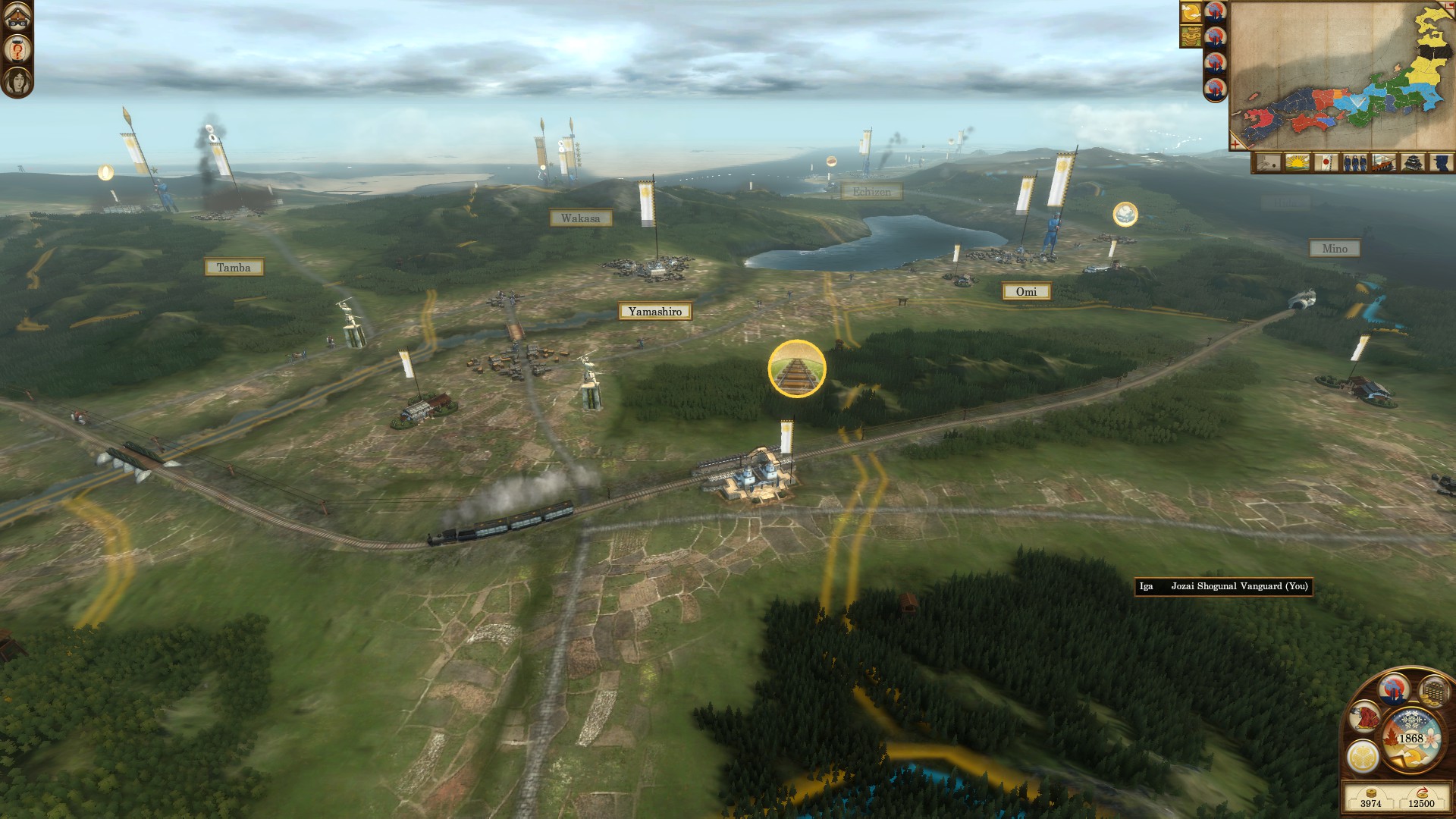Open the sailing ship fleets list
1456x819 pixels.
(1382, 162)
